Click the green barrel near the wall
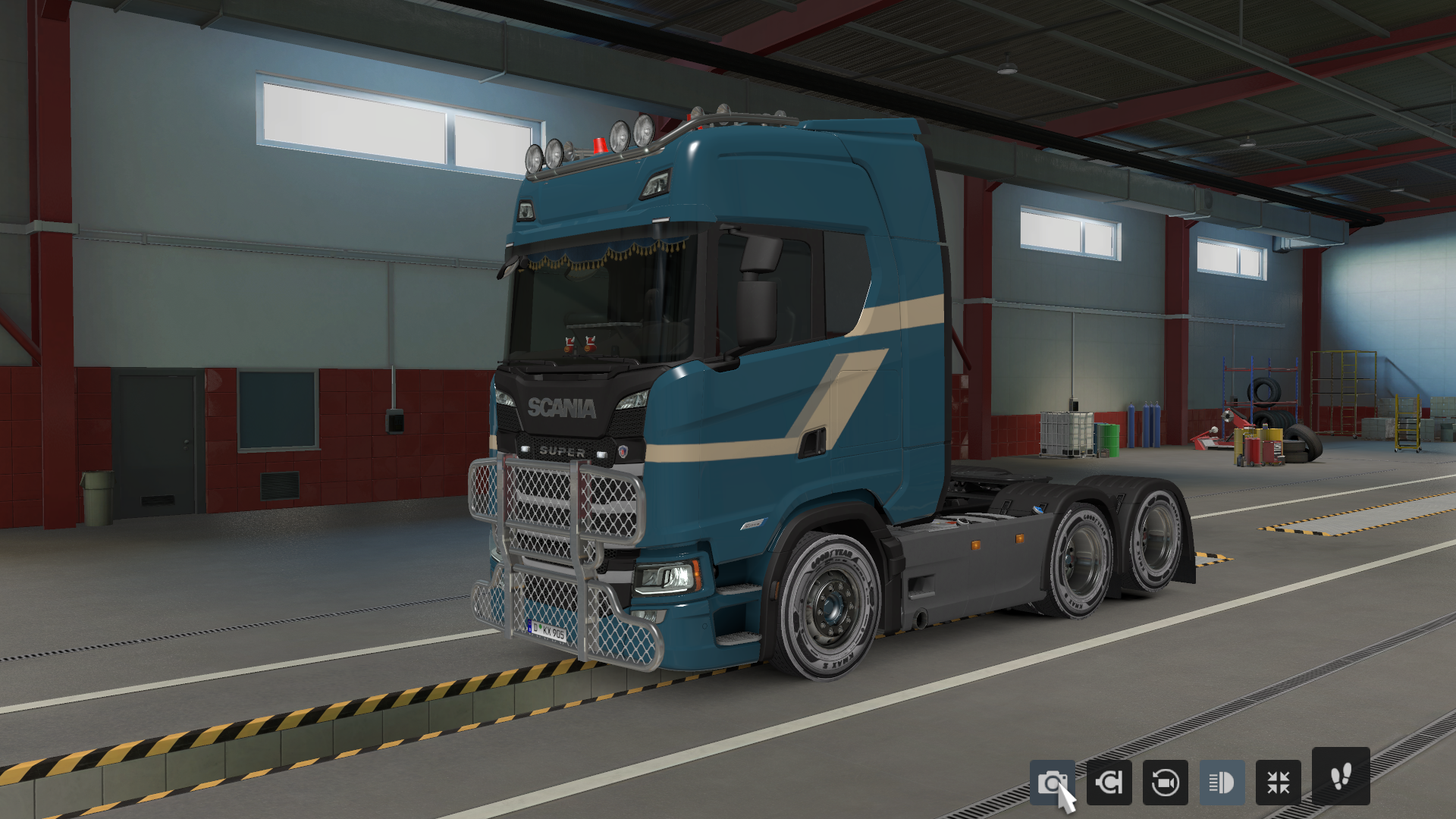This screenshot has width=1456, height=819. [1108, 441]
